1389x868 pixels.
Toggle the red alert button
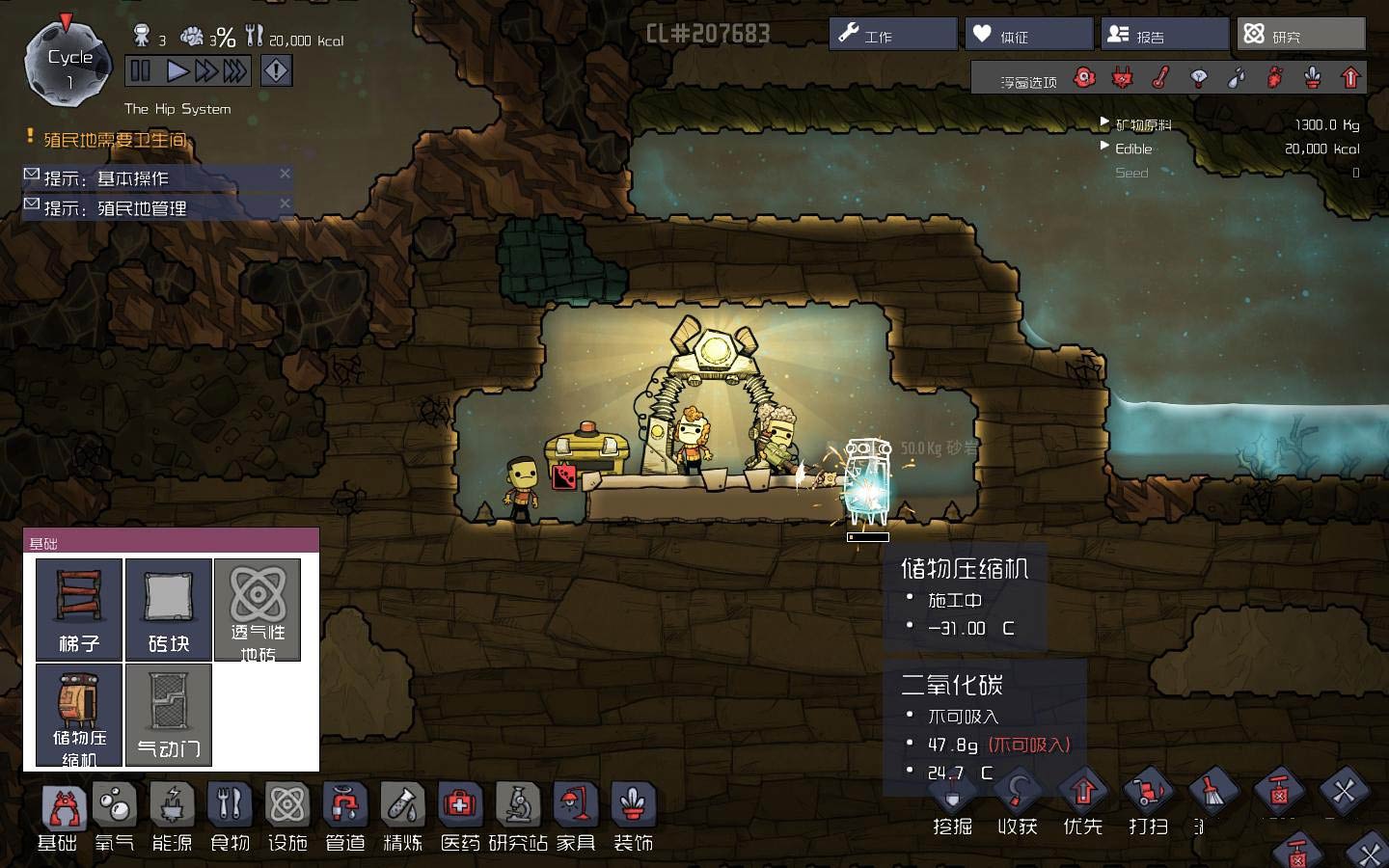(x=276, y=70)
